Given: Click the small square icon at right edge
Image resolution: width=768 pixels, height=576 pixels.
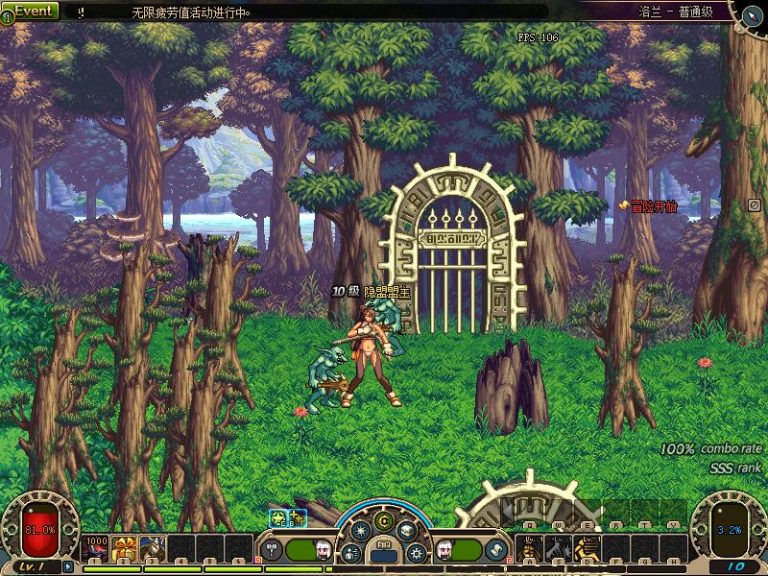Looking at the screenshot, I should (754, 205).
